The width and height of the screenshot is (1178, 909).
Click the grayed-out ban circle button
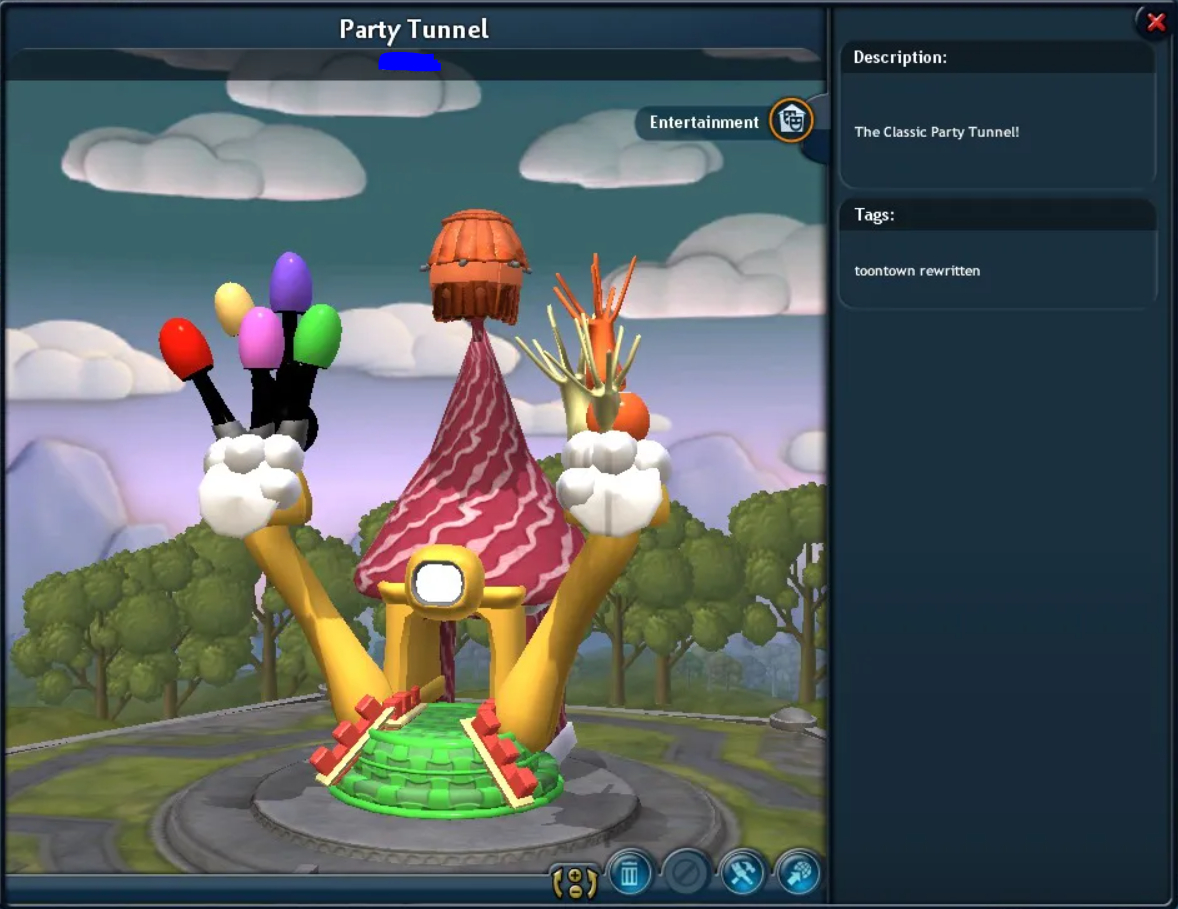click(x=686, y=875)
